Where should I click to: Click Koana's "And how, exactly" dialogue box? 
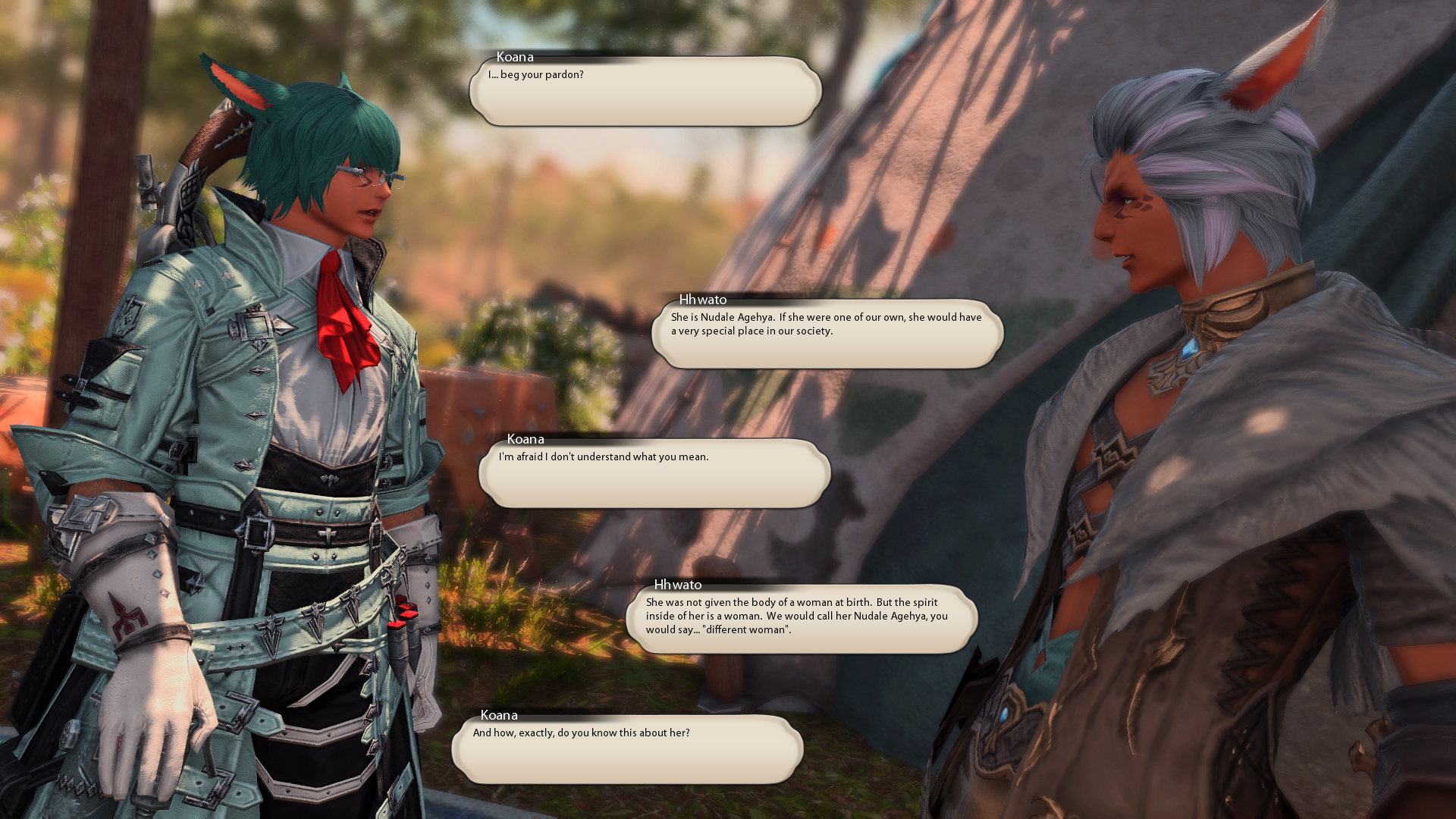point(627,750)
